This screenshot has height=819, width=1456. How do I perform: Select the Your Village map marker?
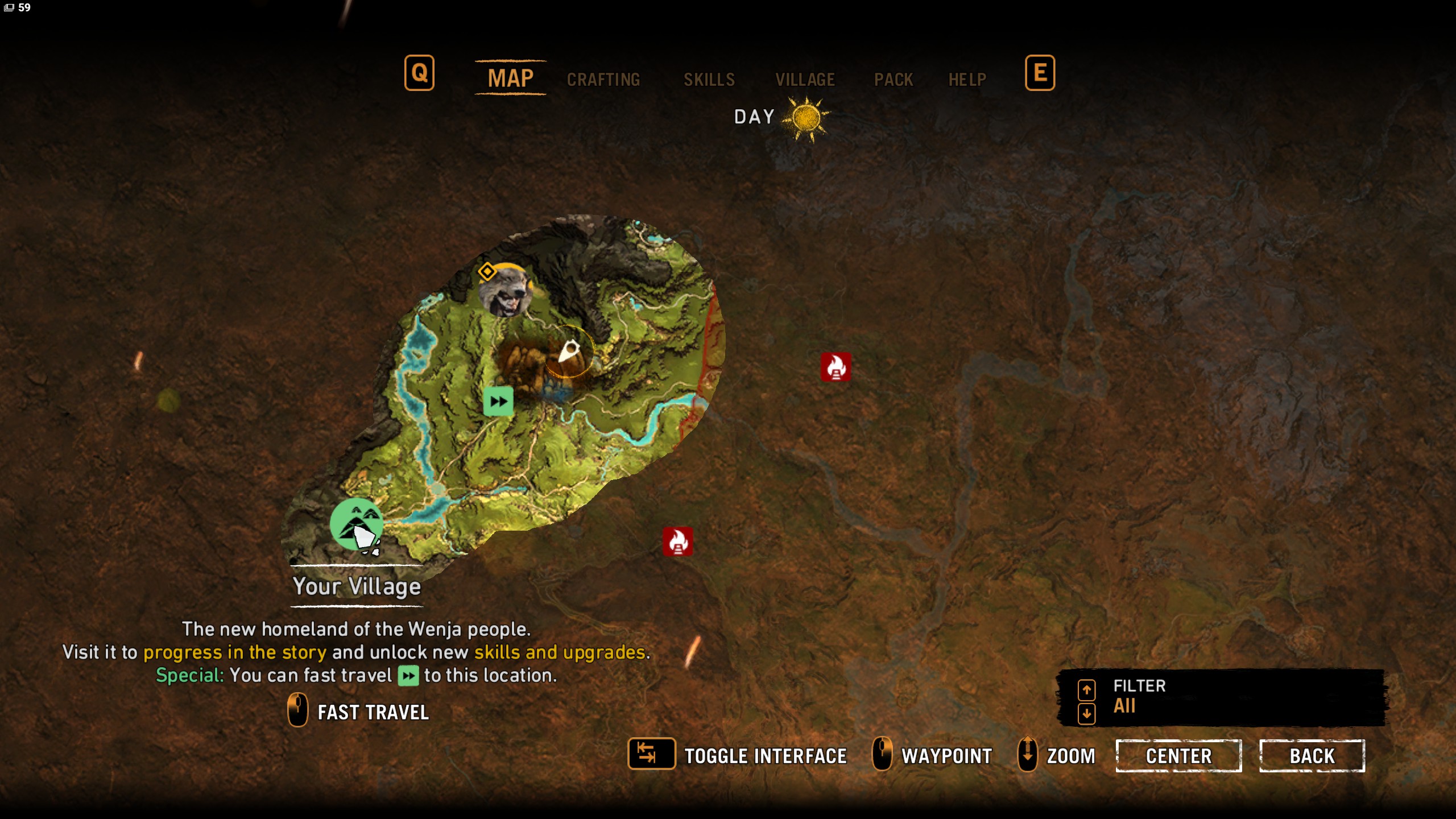[357, 524]
